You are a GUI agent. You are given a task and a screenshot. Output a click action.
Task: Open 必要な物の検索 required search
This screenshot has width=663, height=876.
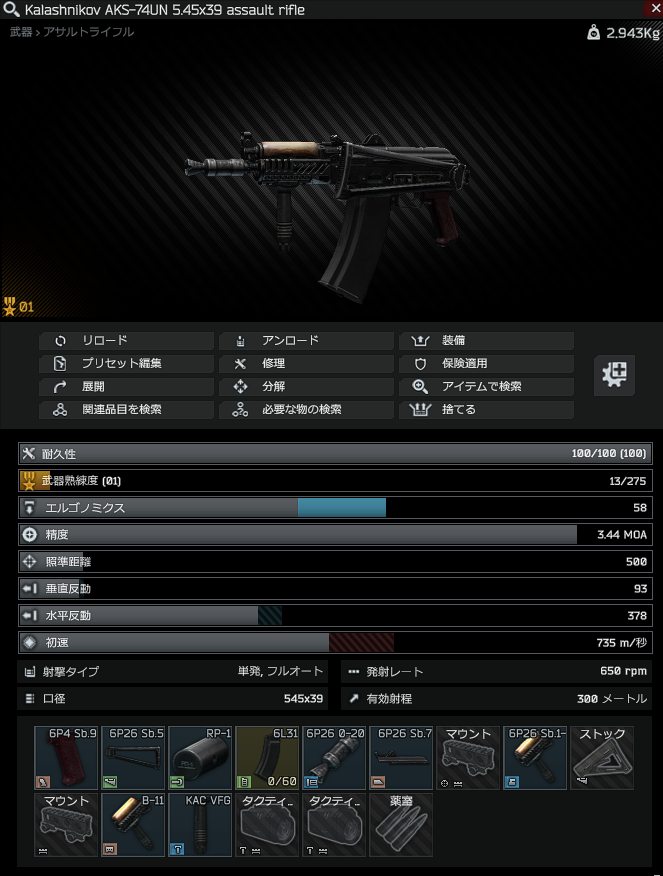point(307,410)
